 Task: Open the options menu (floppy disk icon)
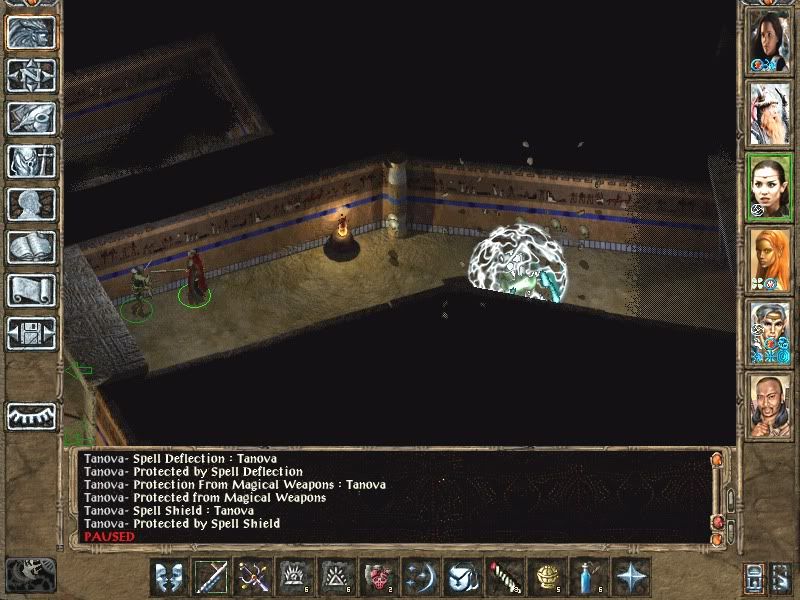[31, 333]
